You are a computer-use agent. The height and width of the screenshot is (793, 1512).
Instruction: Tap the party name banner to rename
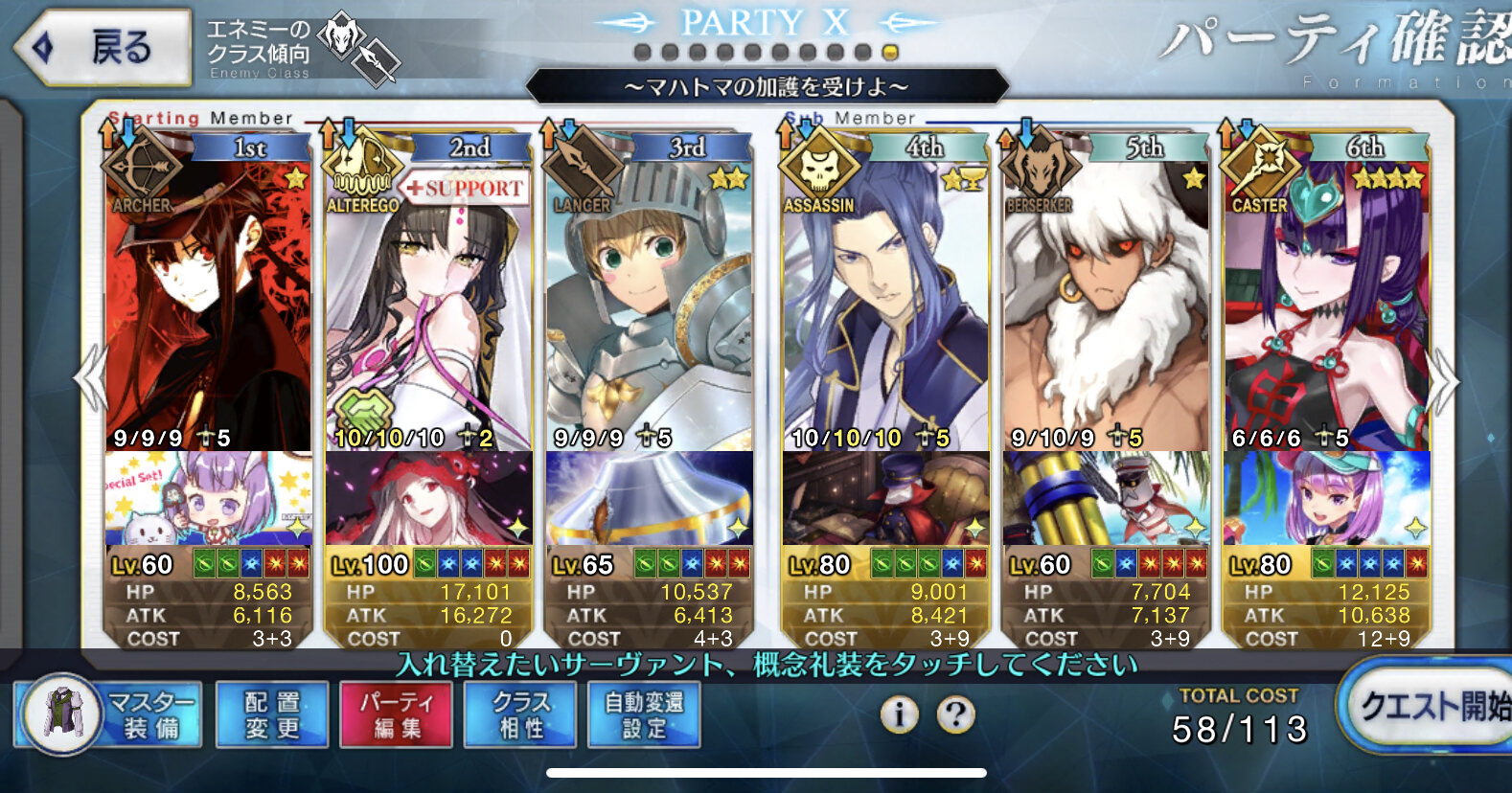pos(767,87)
